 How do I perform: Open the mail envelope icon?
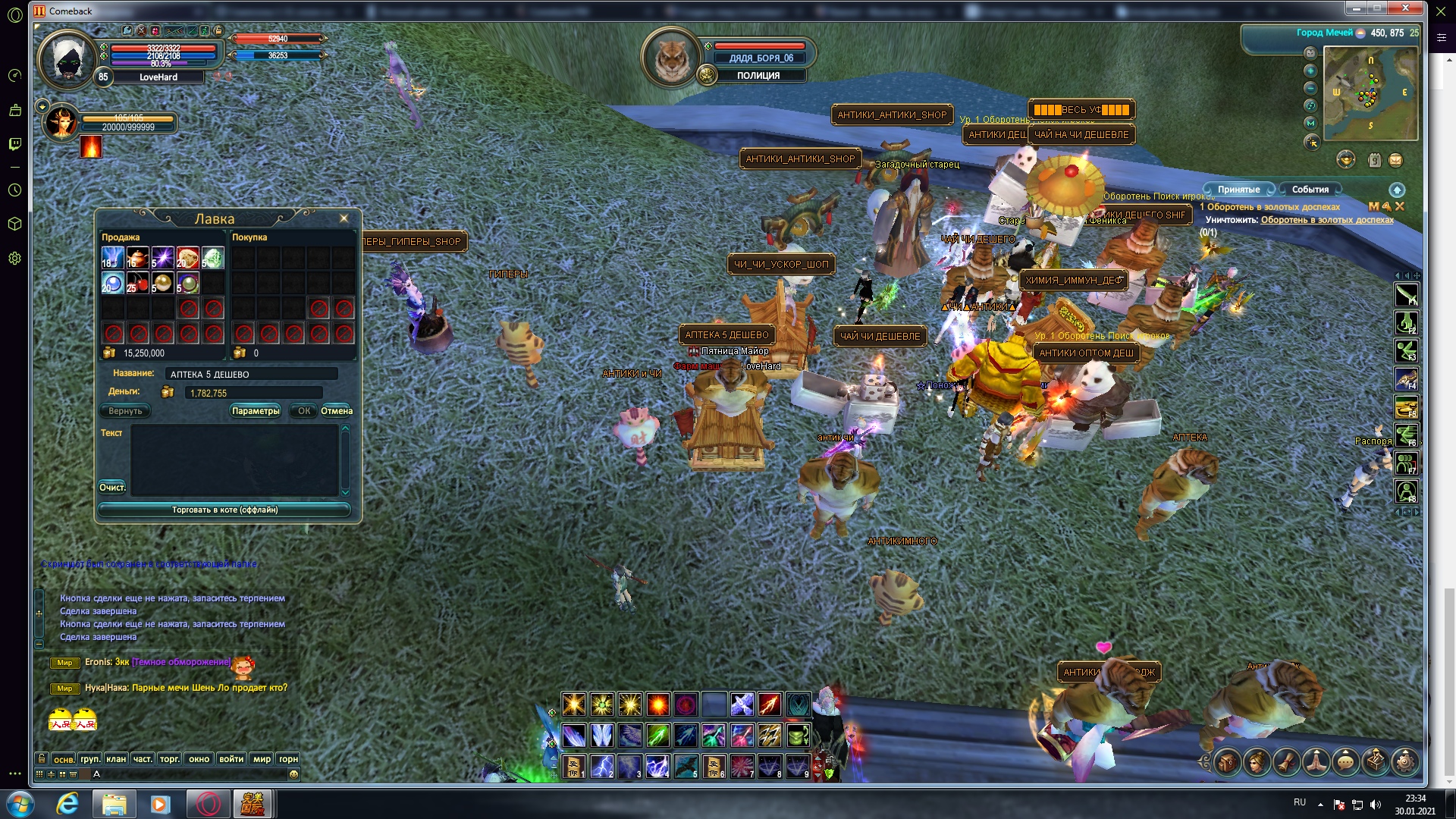pos(1395,160)
